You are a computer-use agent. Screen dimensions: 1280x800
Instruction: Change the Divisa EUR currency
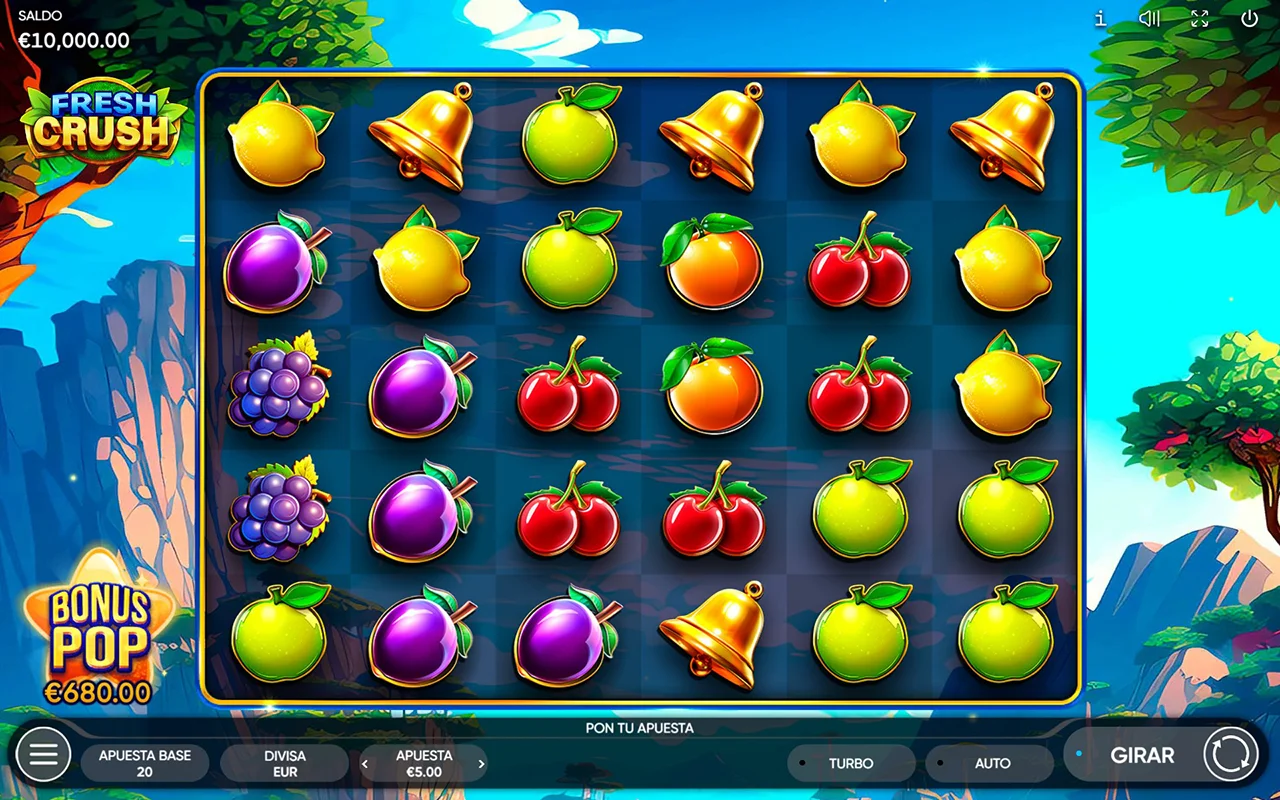tap(285, 763)
